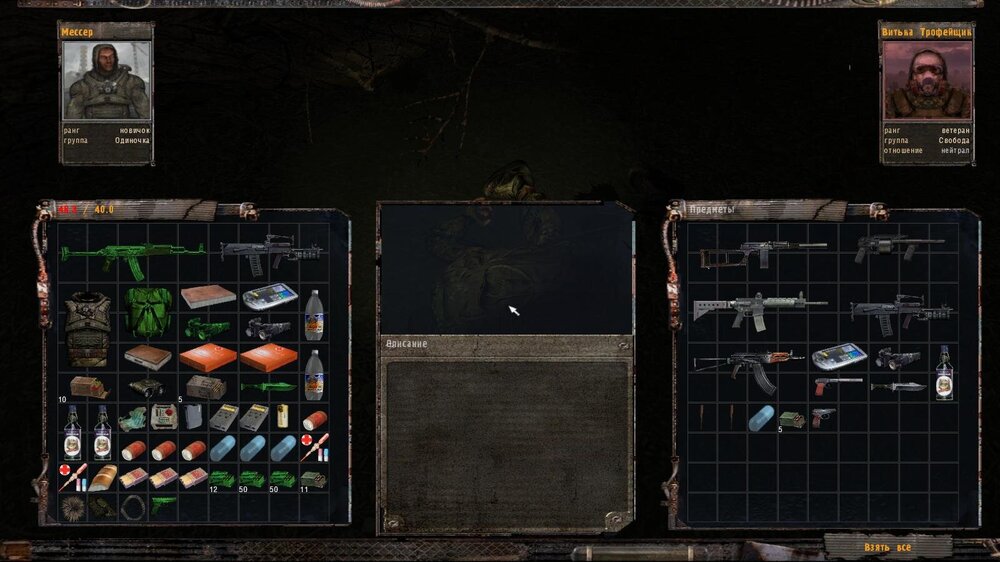Pick the binoculars in the backpack

click(x=147, y=386)
